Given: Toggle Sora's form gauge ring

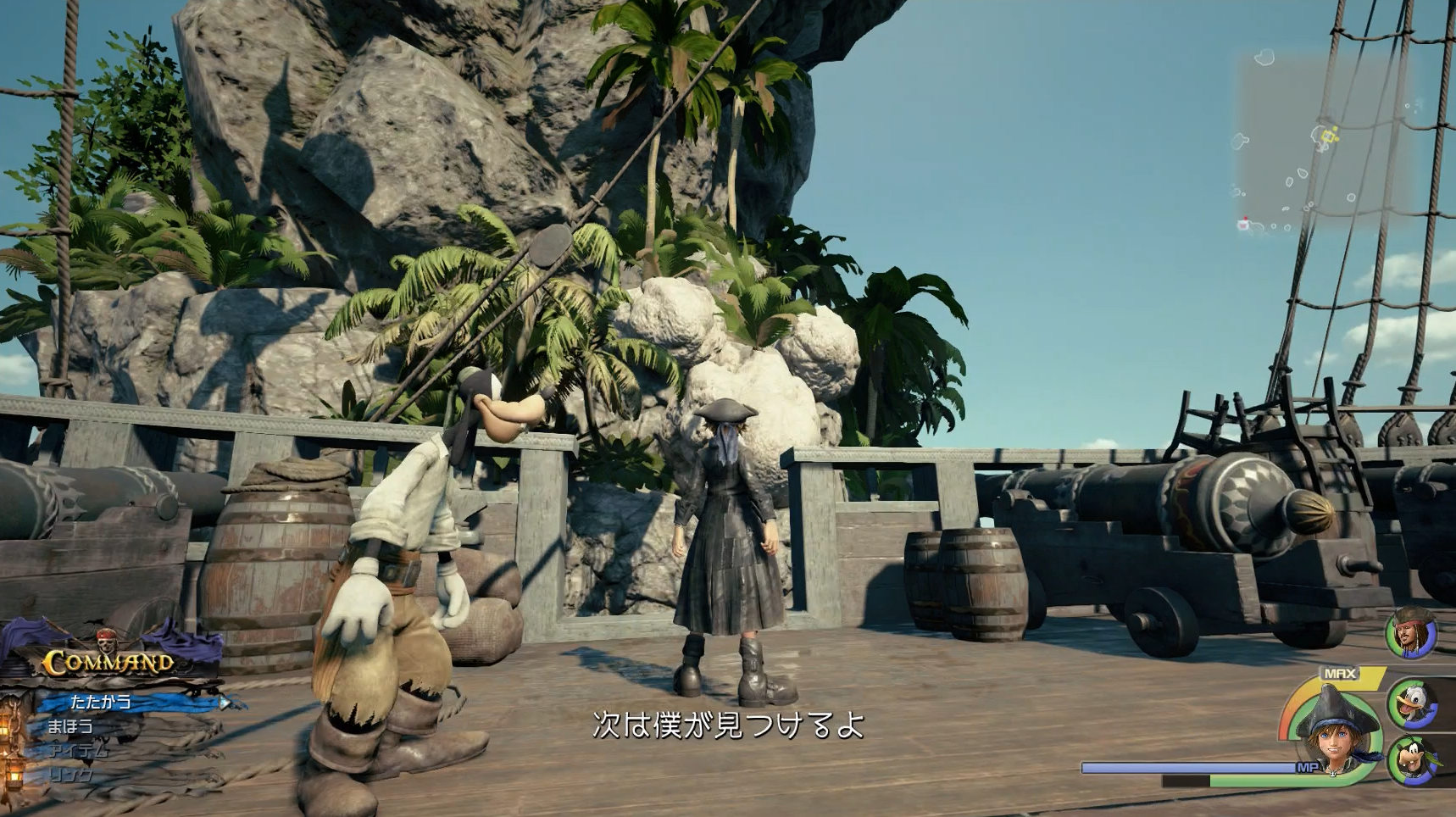Looking at the screenshot, I should (1288, 720).
